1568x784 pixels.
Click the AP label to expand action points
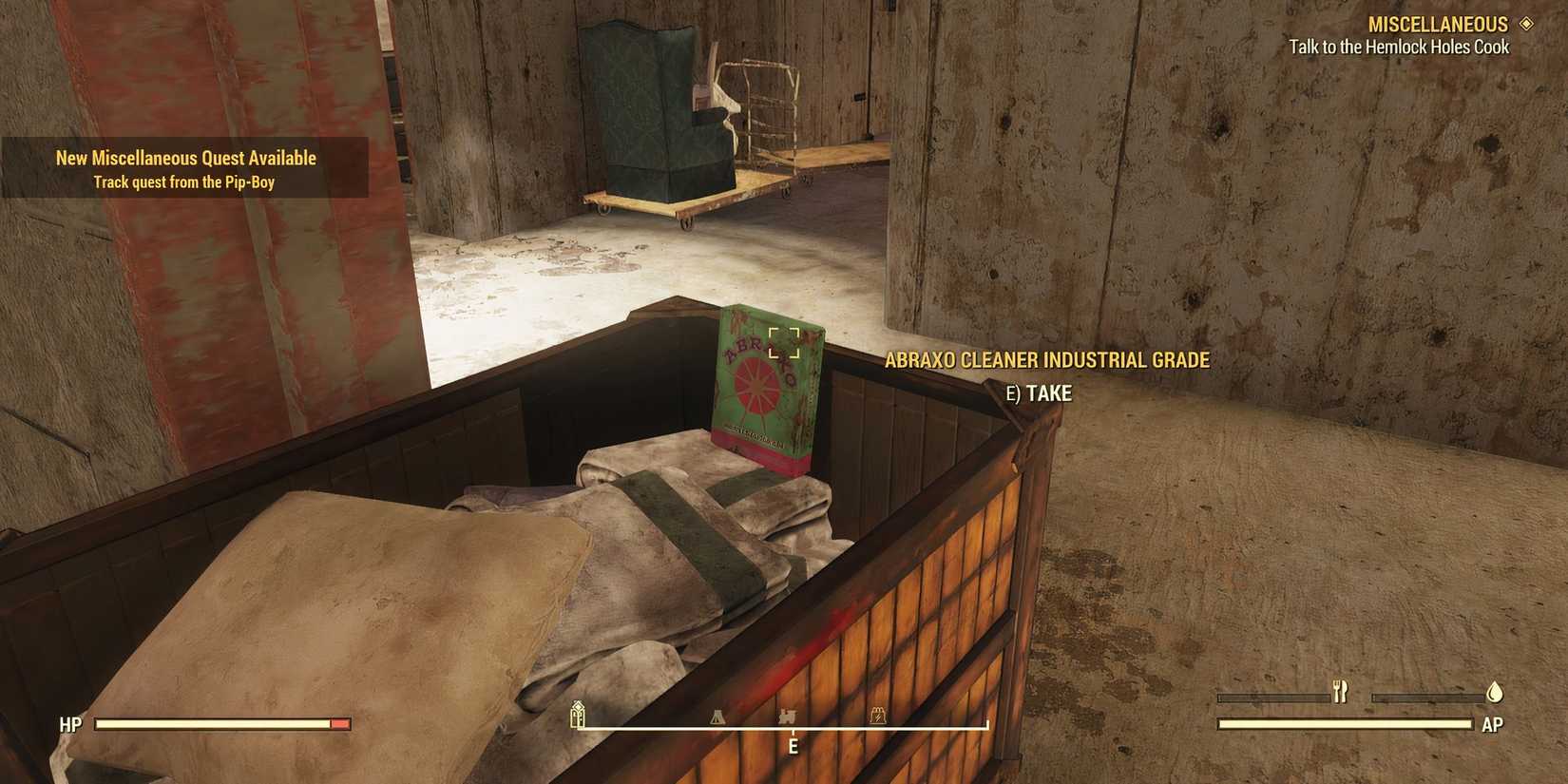click(1492, 724)
